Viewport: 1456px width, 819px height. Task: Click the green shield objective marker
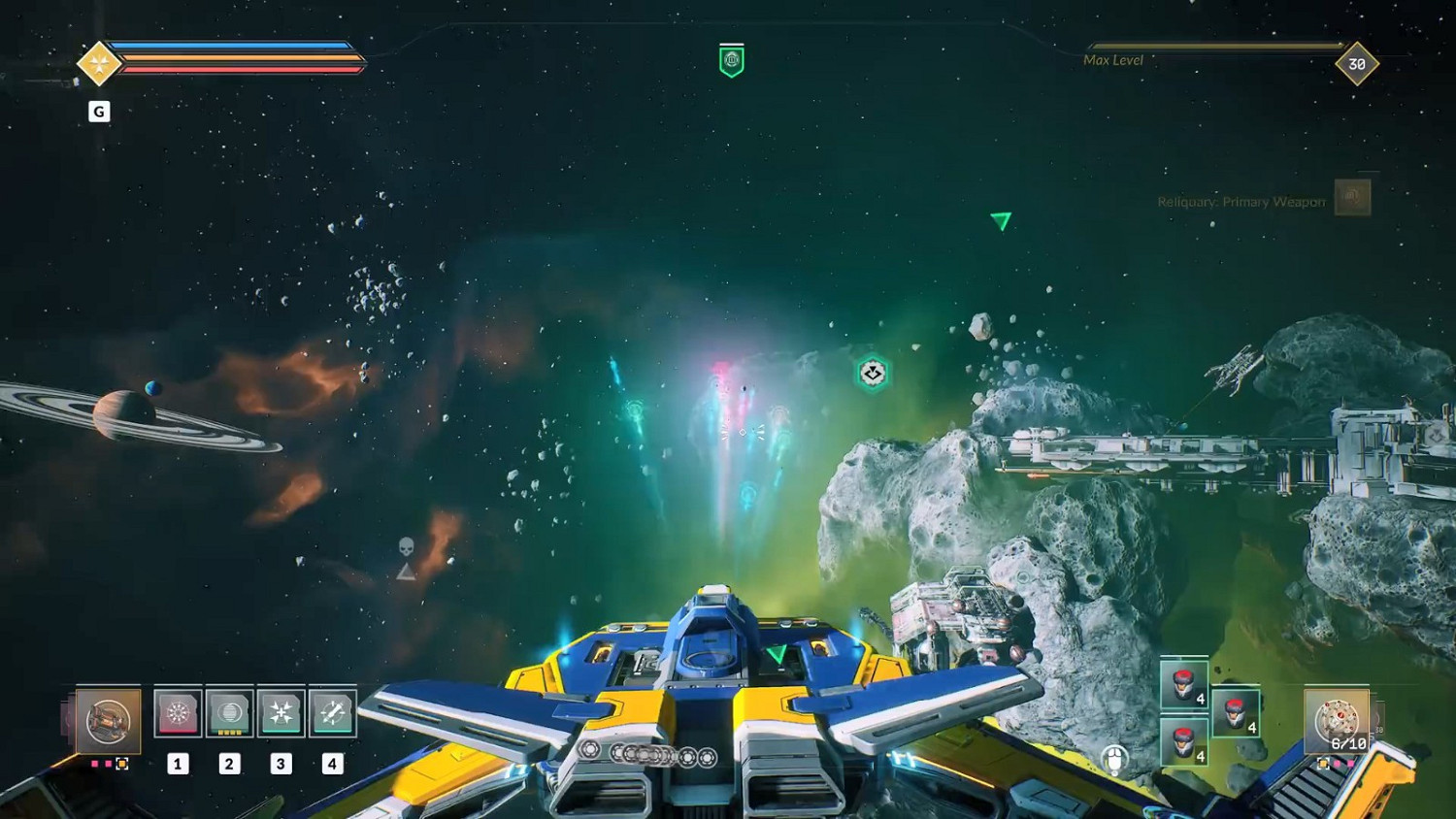coord(732,60)
